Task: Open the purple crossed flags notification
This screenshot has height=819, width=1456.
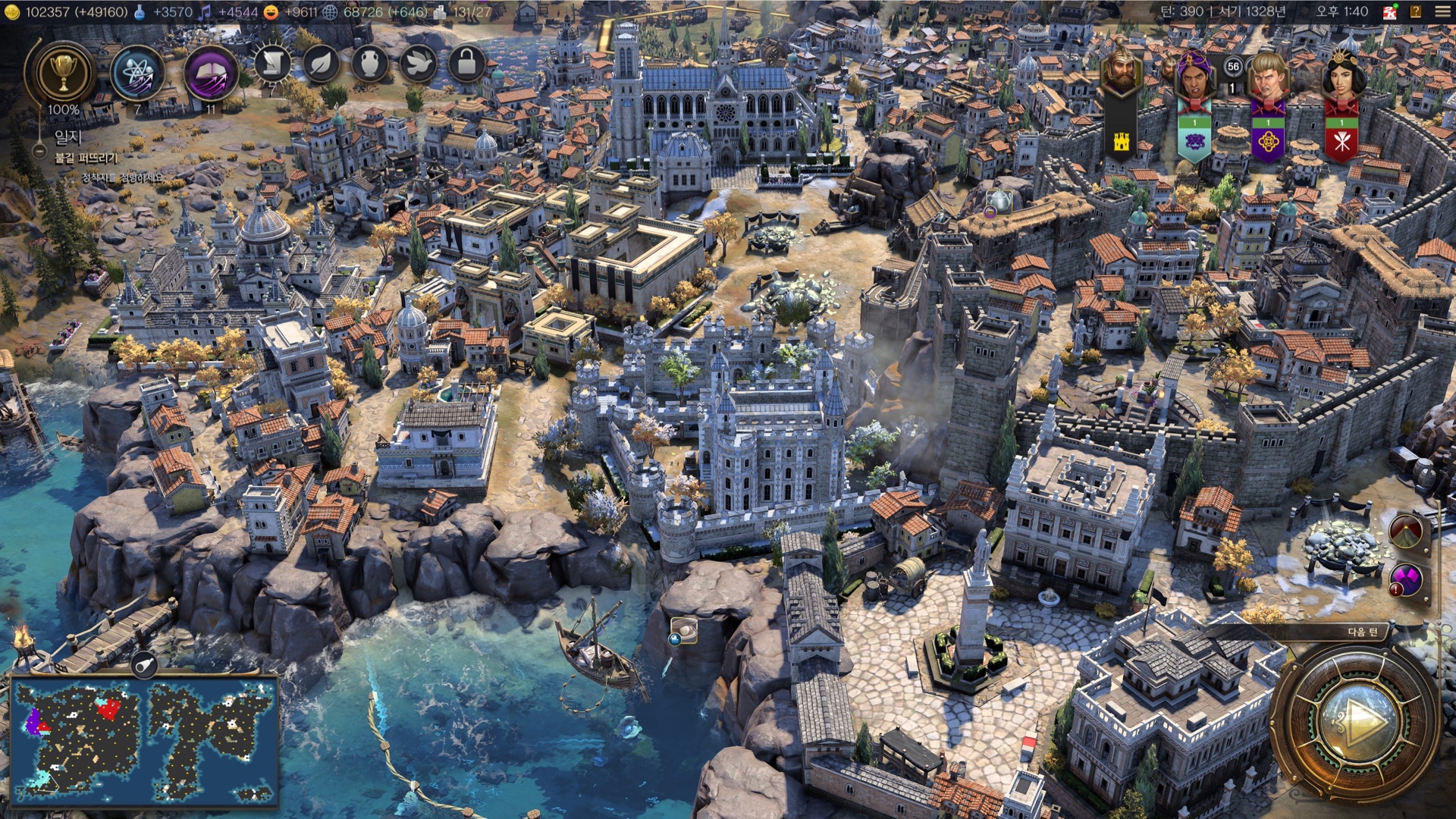Action: 1407,581
